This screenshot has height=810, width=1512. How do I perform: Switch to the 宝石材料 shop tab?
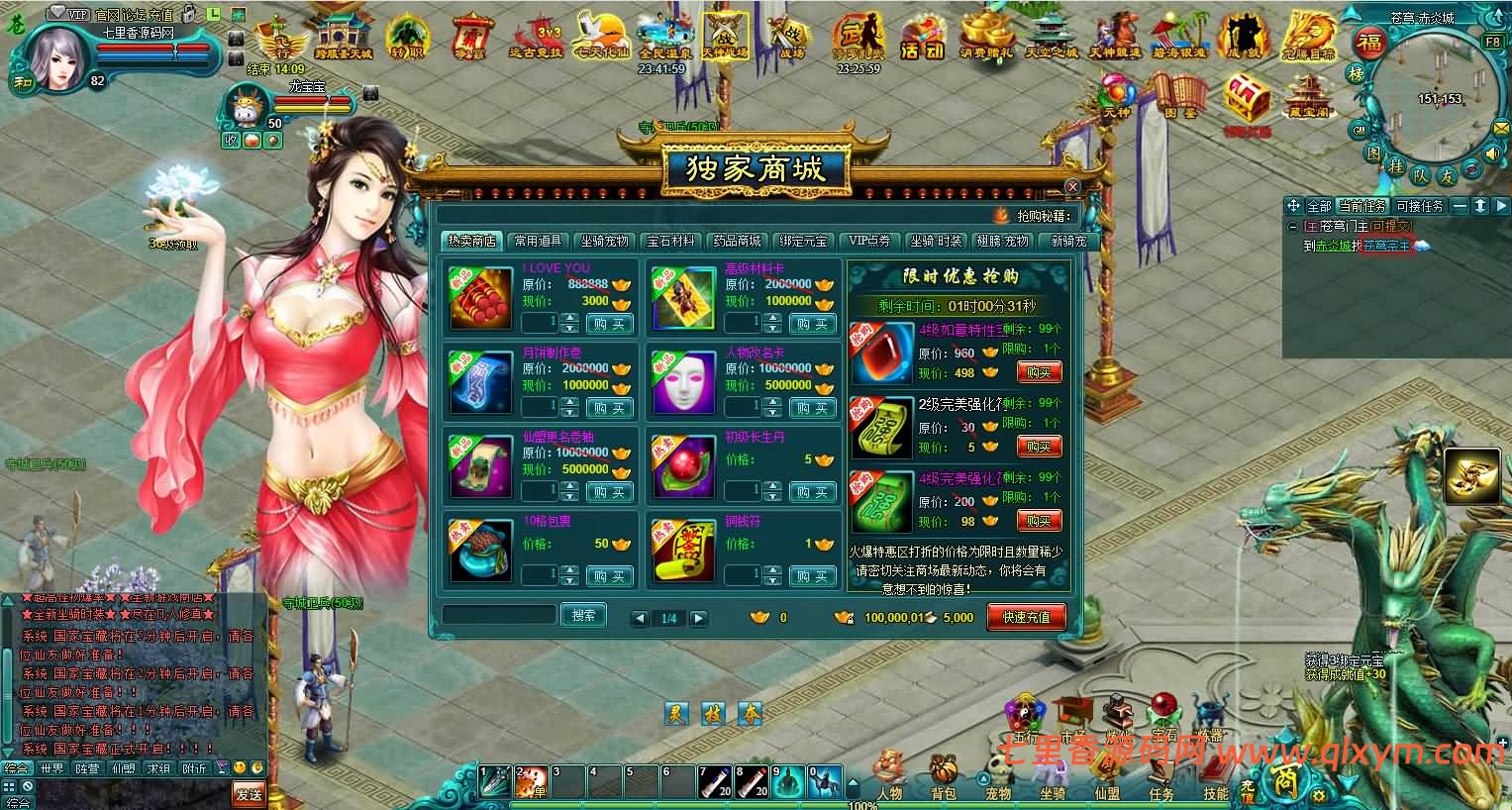pyautogui.click(x=670, y=240)
